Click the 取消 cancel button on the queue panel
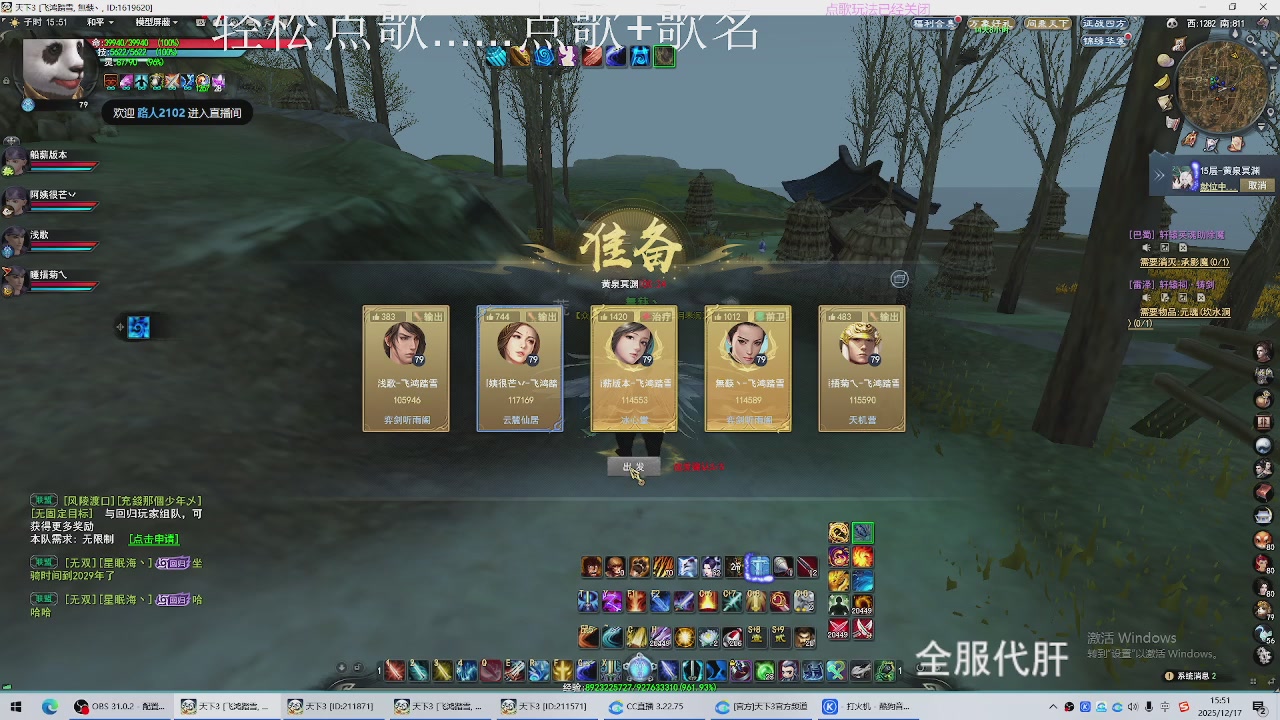This screenshot has width=1280, height=720. 1257,186
